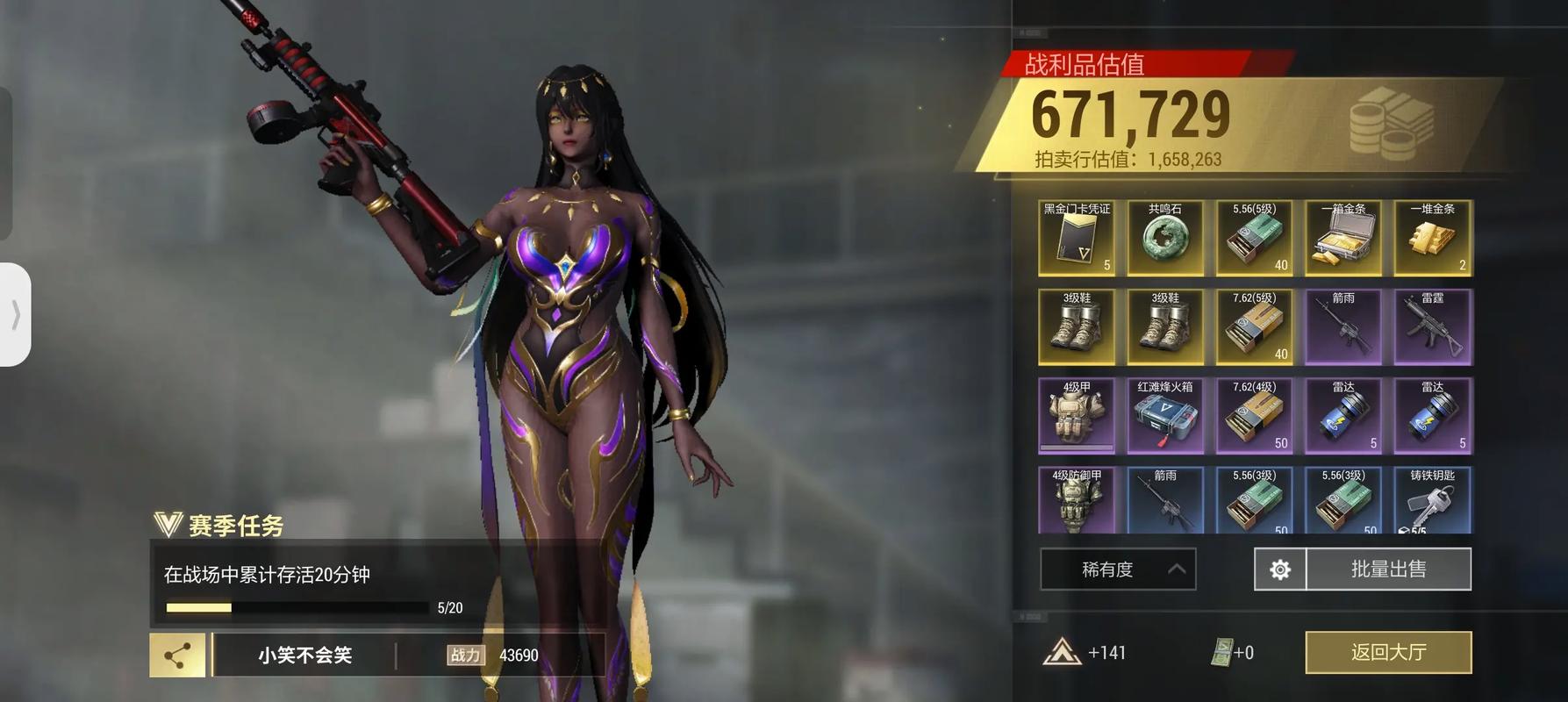Select the 共鸣石 jade ring item
The height and width of the screenshot is (702, 1568).
pyautogui.click(x=1165, y=239)
